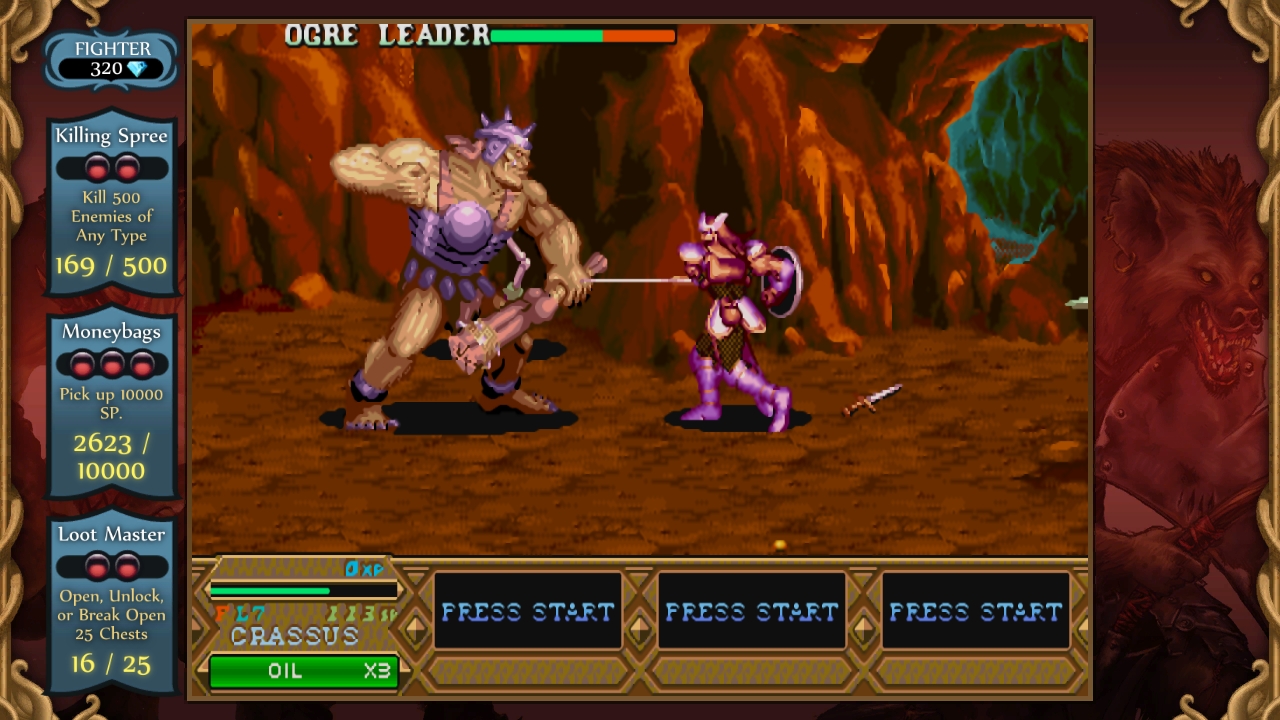Click the X3 oil flask count icon

[x=378, y=671]
